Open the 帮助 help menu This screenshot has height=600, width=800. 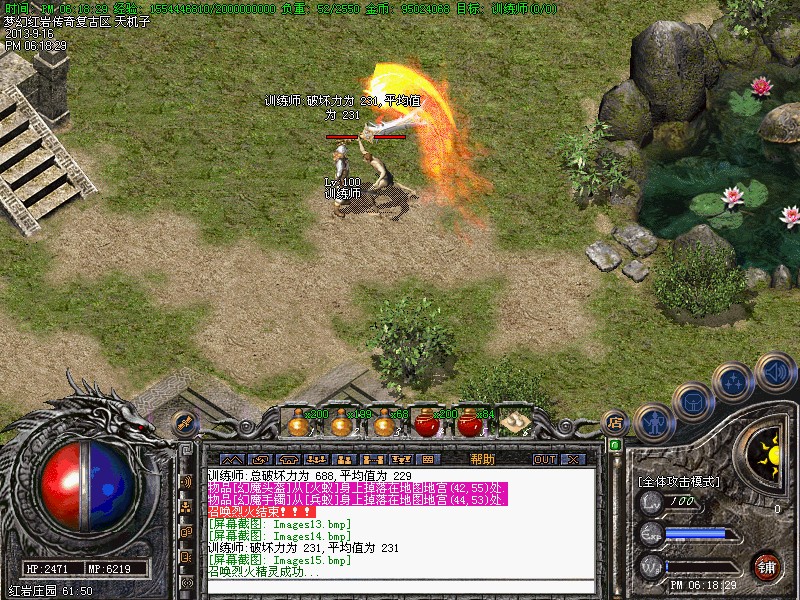coord(482,459)
